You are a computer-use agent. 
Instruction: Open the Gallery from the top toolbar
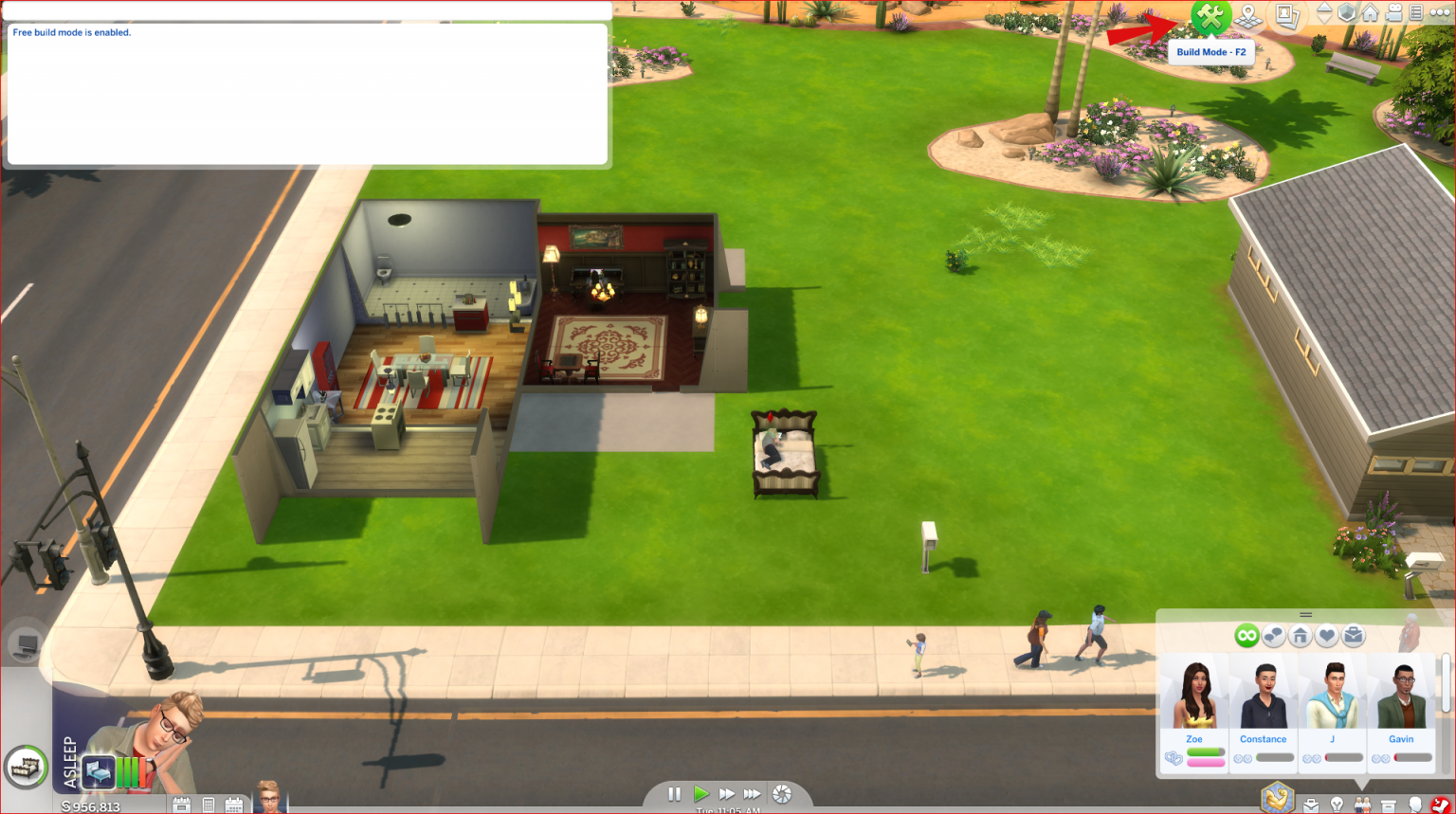[x=1288, y=14]
